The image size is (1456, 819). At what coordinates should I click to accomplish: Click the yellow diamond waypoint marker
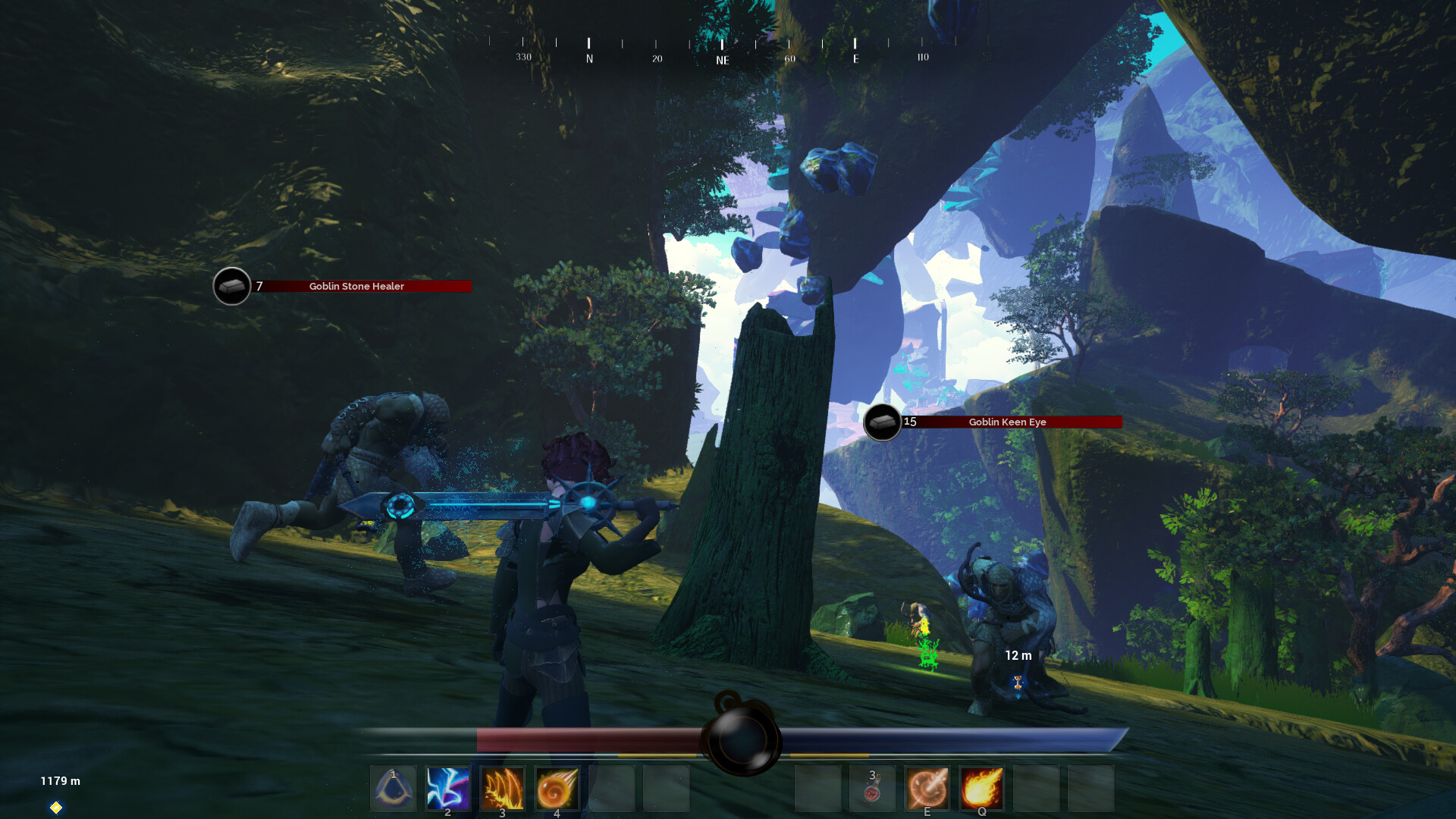[x=56, y=808]
